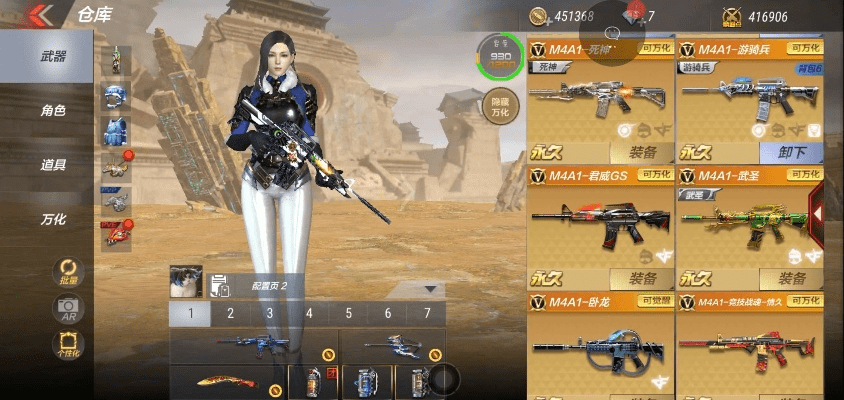
Task: Select the M4A1-卧龙 weapon card
Action: 599,343
